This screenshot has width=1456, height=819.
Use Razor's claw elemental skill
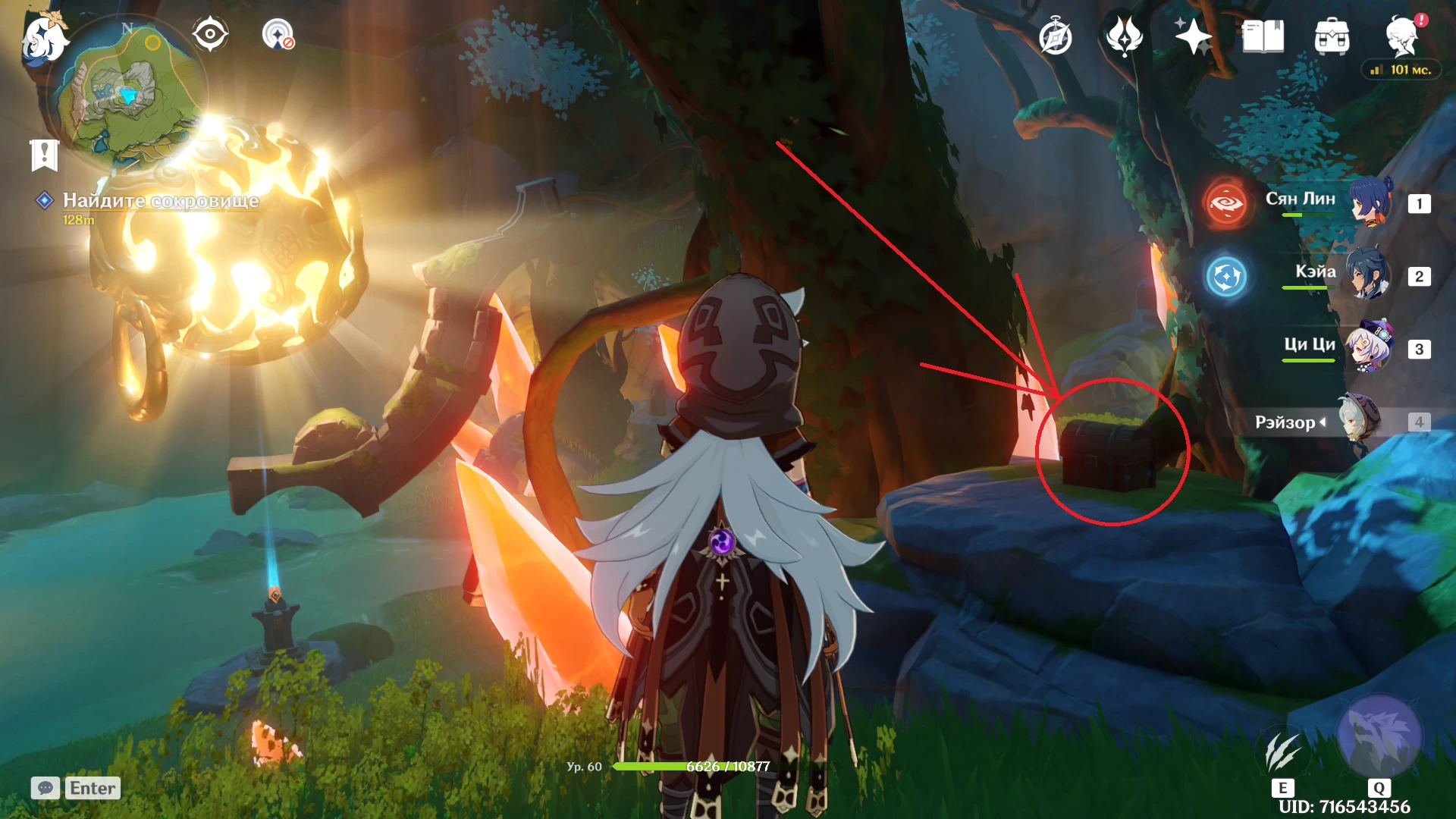click(1283, 752)
